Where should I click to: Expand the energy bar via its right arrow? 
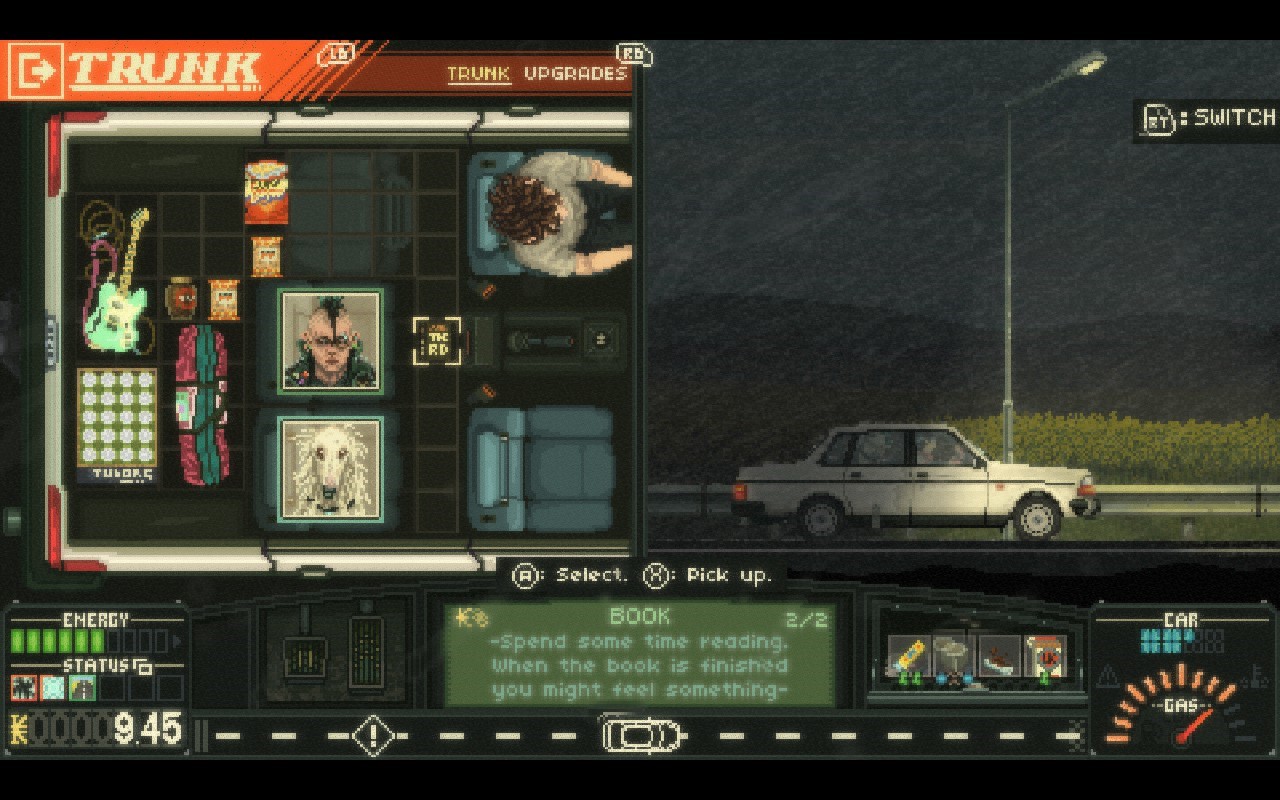tap(177, 641)
